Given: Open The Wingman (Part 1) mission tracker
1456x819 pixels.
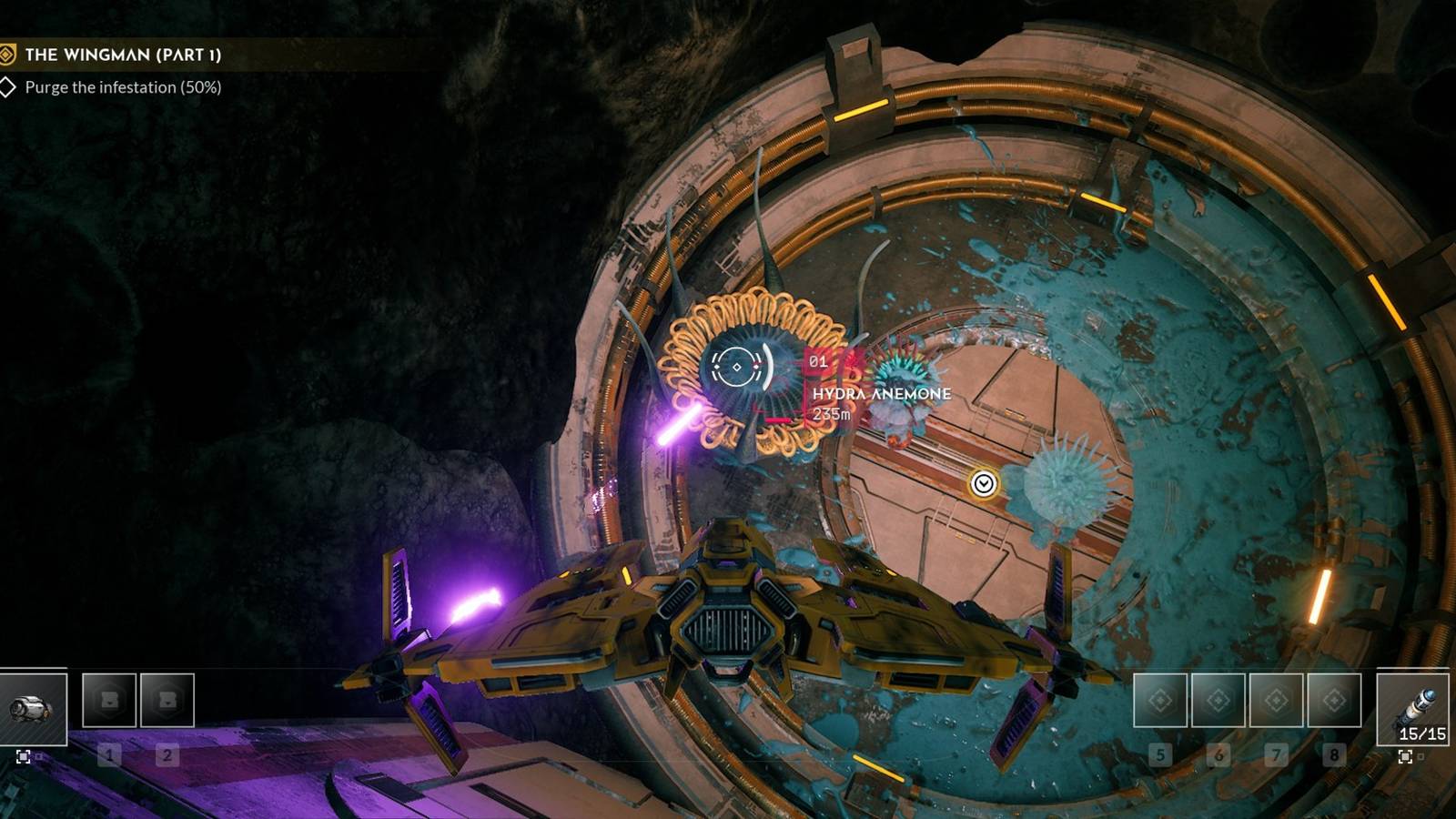Looking at the screenshot, I should (123, 55).
